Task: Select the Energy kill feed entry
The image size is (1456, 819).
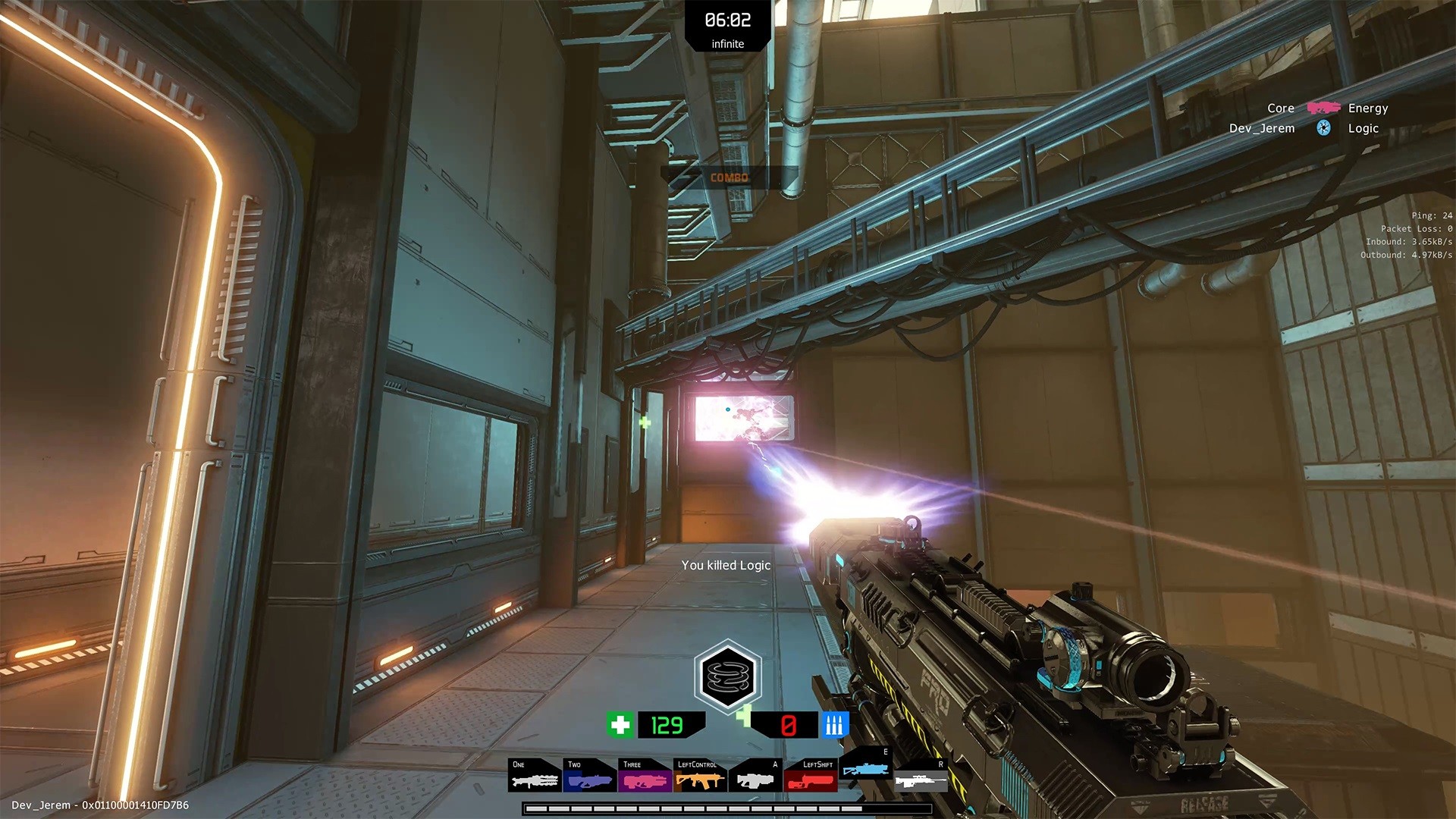Action: click(1368, 108)
